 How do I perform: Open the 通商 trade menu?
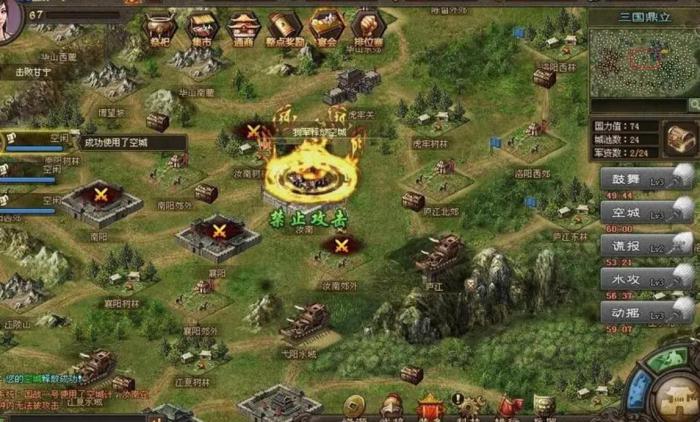point(243,29)
